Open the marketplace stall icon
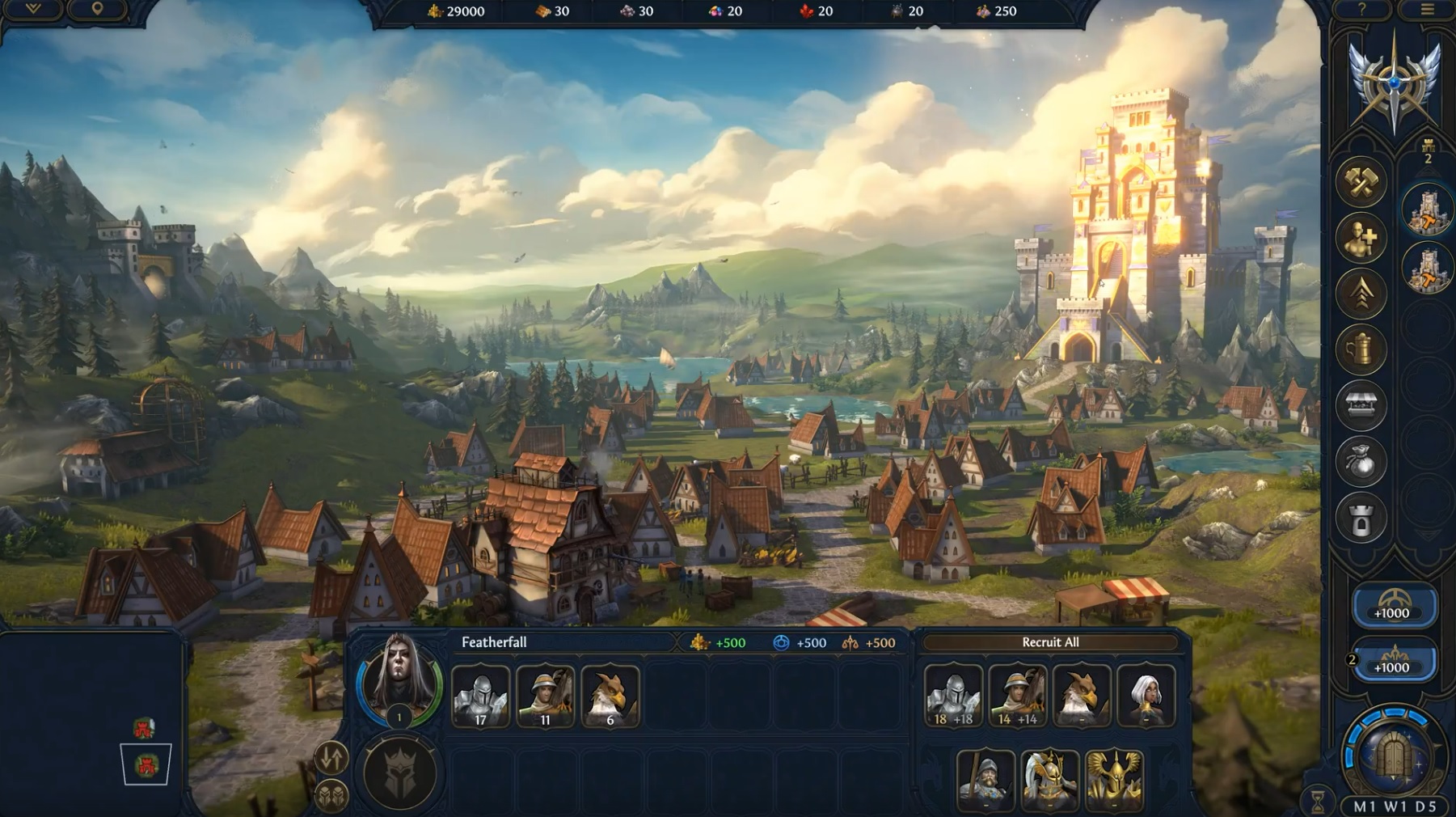This screenshot has width=1456, height=817. [1361, 405]
